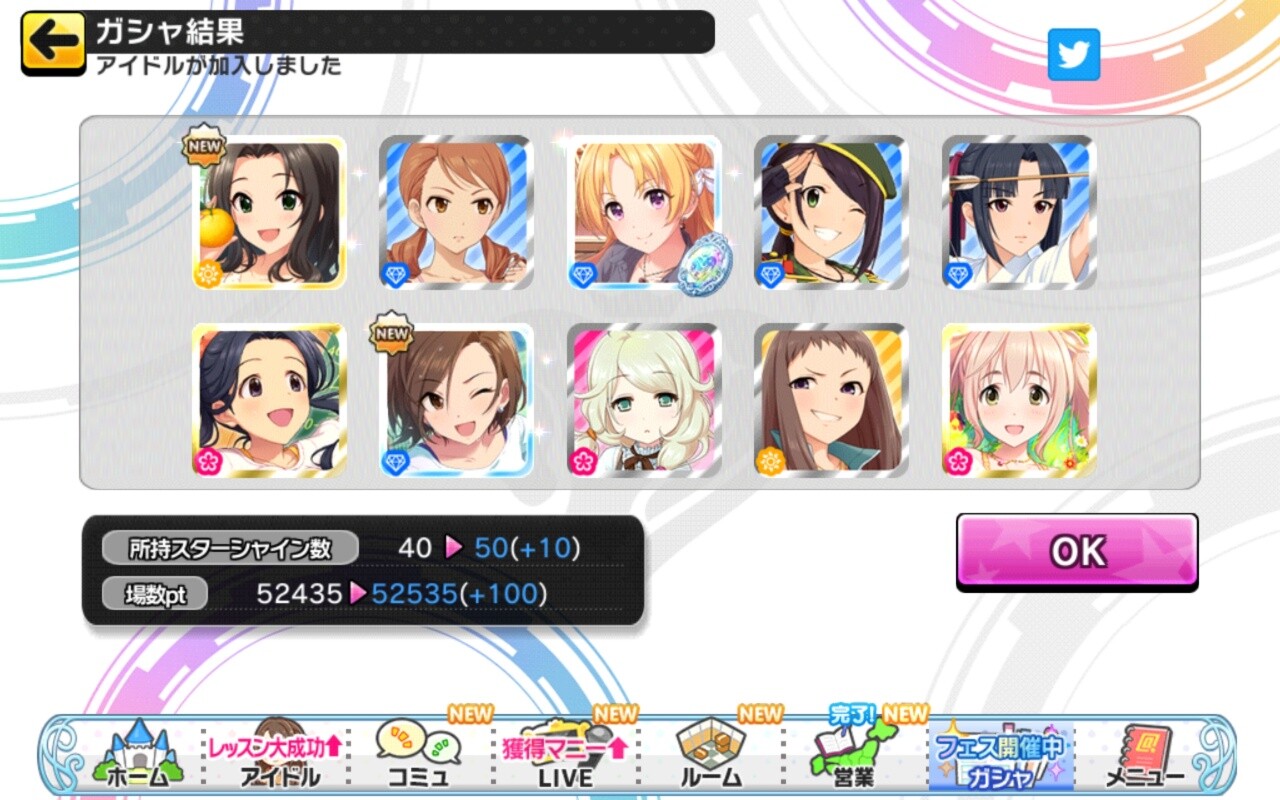This screenshot has height=800, width=1280.
Task: View the smirking long brown-haired idol card
Action: [831, 400]
